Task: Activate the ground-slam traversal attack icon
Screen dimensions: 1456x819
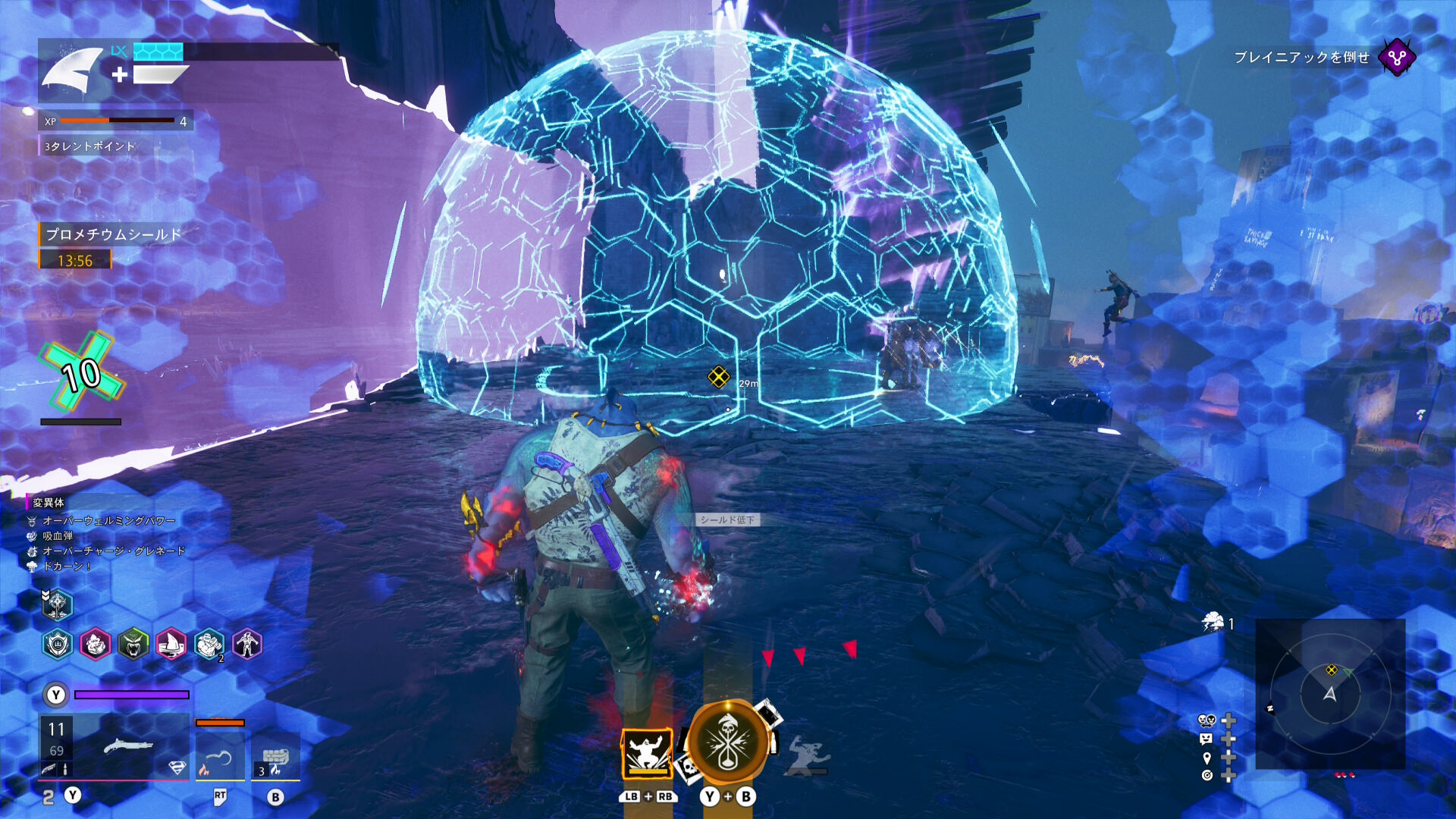Action: coord(647,754)
